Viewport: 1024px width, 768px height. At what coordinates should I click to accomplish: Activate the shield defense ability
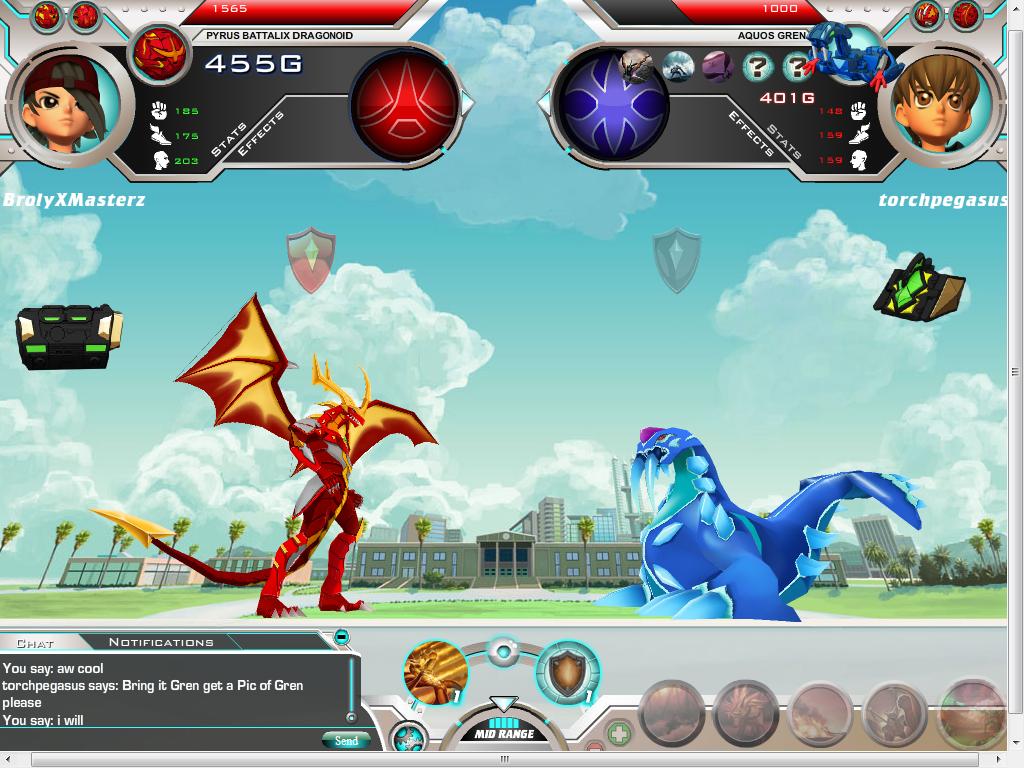click(x=567, y=672)
